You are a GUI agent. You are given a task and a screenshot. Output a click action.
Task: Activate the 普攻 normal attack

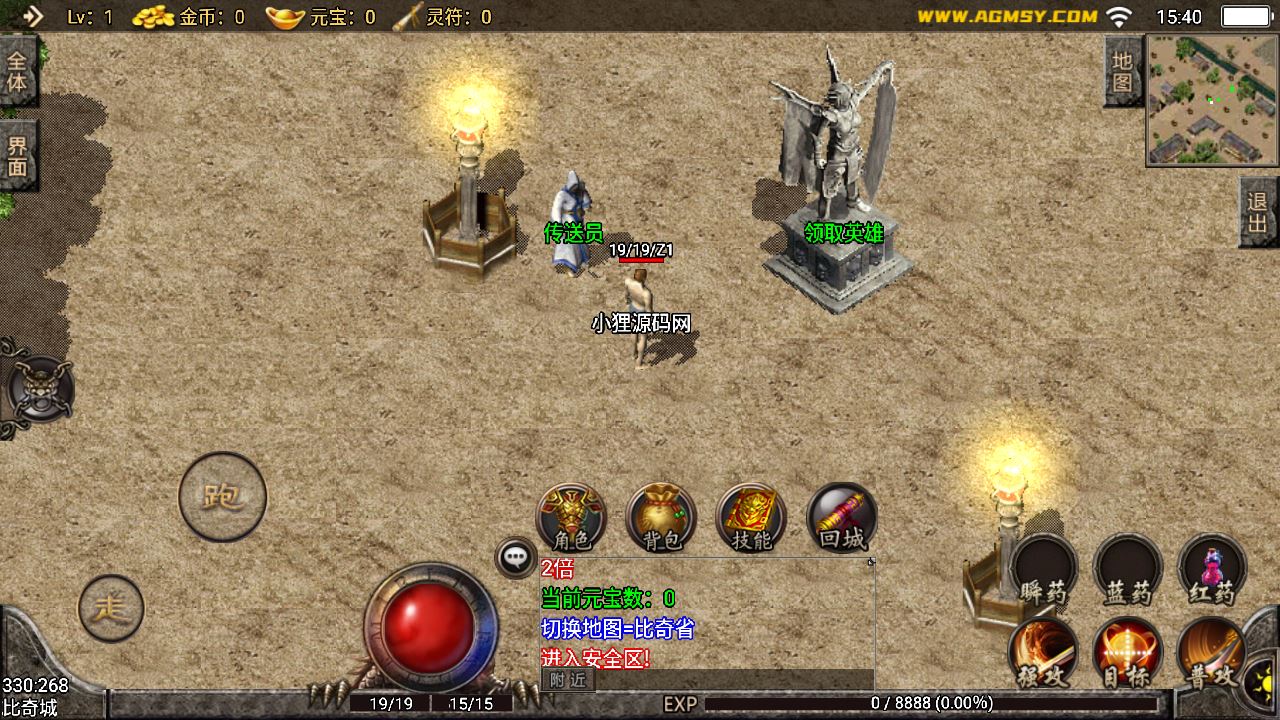(x=1212, y=652)
